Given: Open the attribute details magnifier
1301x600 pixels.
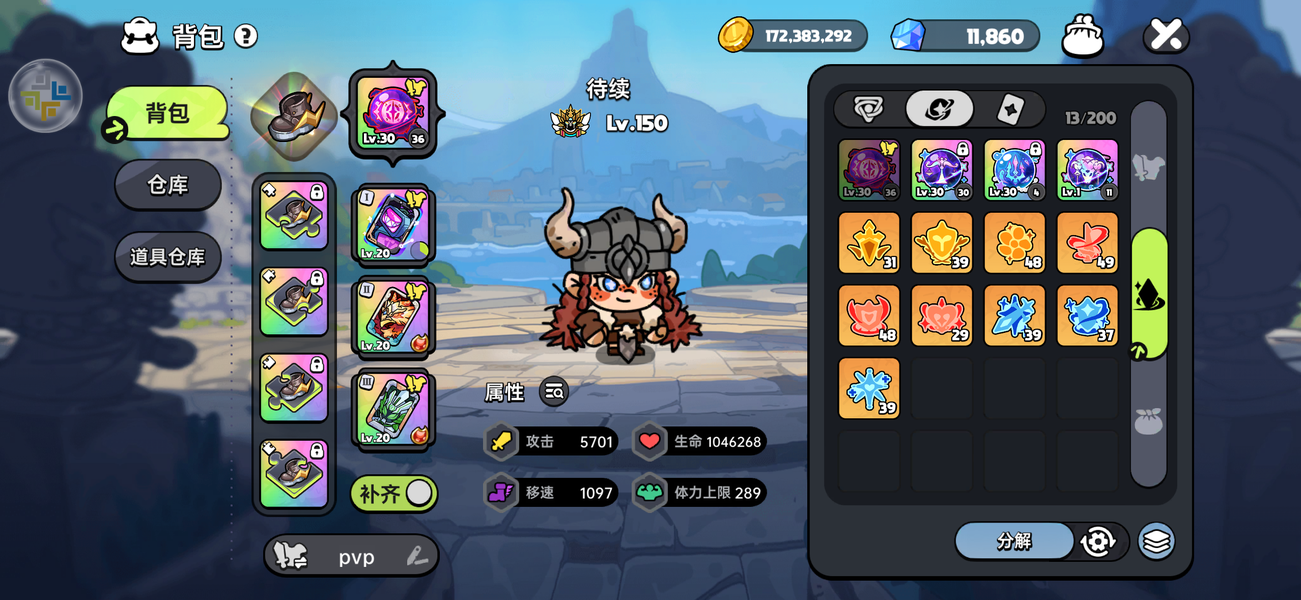Looking at the screenshot, I should (x=554, y=392).
